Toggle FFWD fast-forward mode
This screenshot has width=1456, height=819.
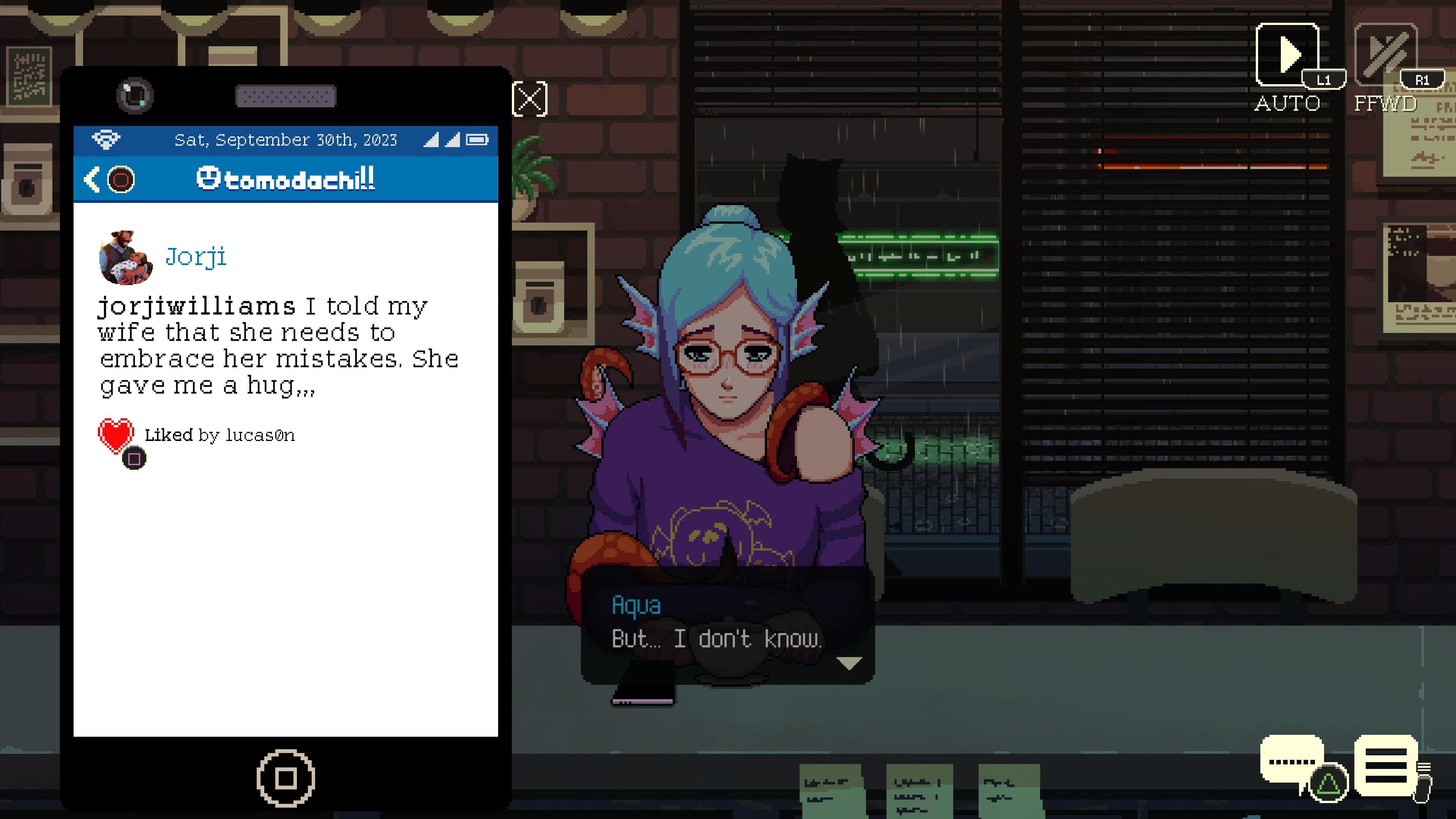pos(1386,55)
